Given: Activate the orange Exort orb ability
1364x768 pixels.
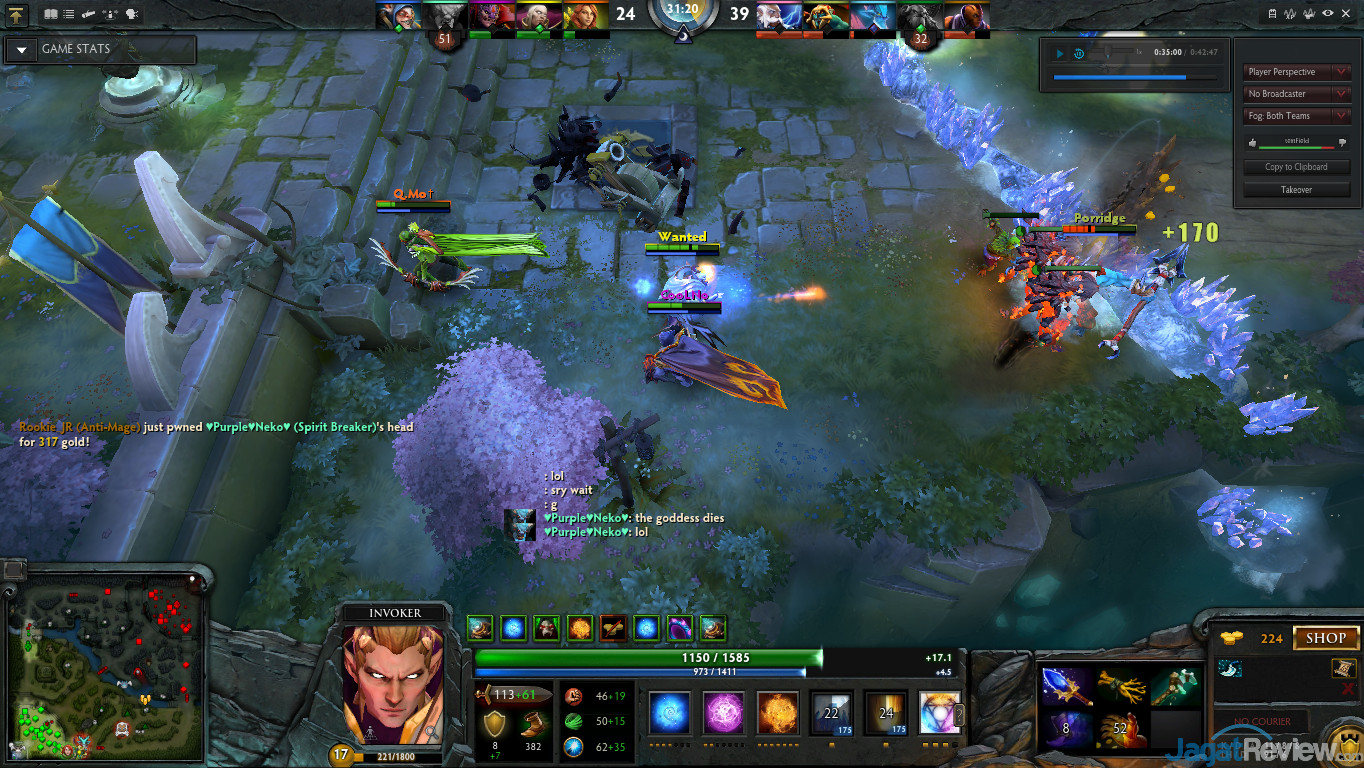Looking at the screenshot, I should click(778, 713).
